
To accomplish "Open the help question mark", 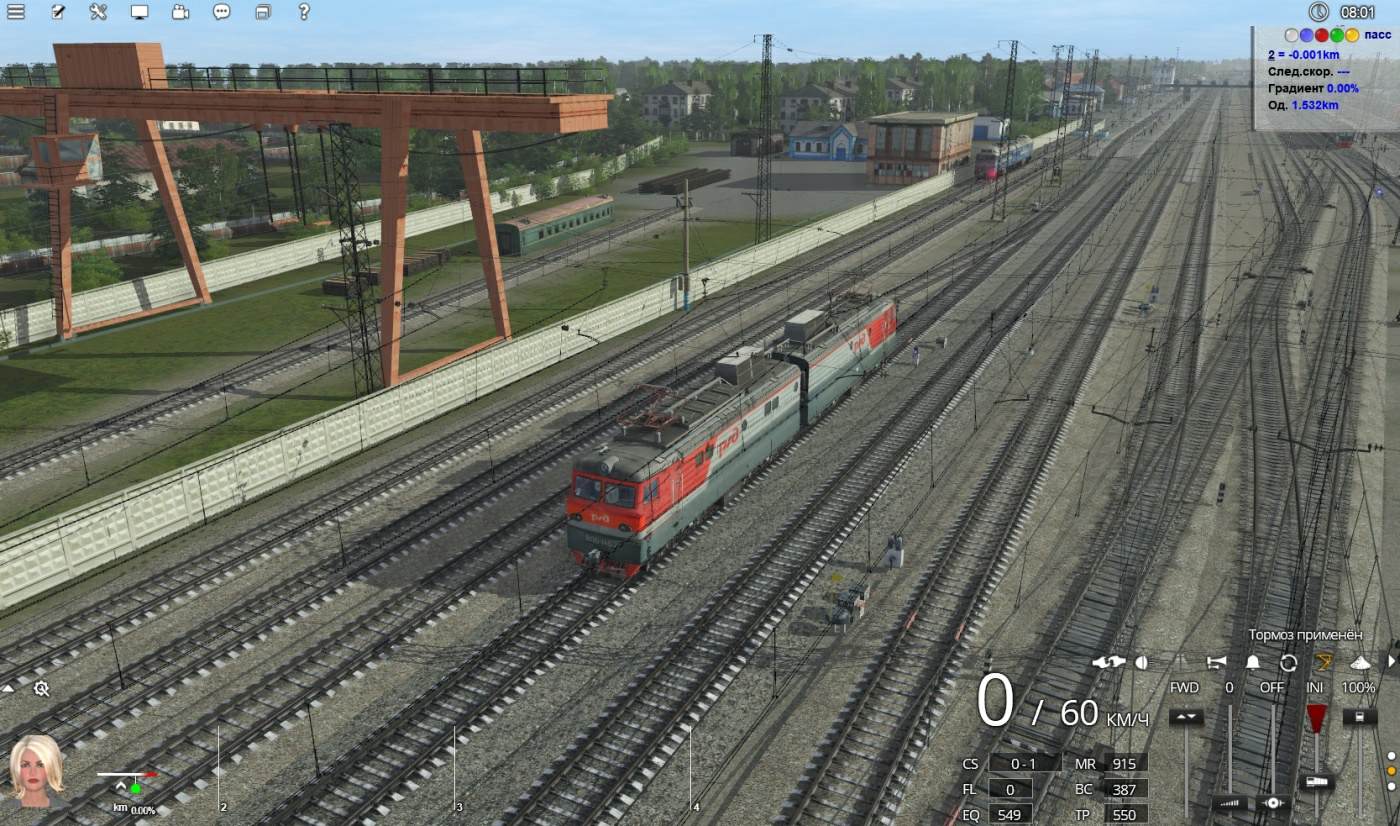I will (304, 12).
